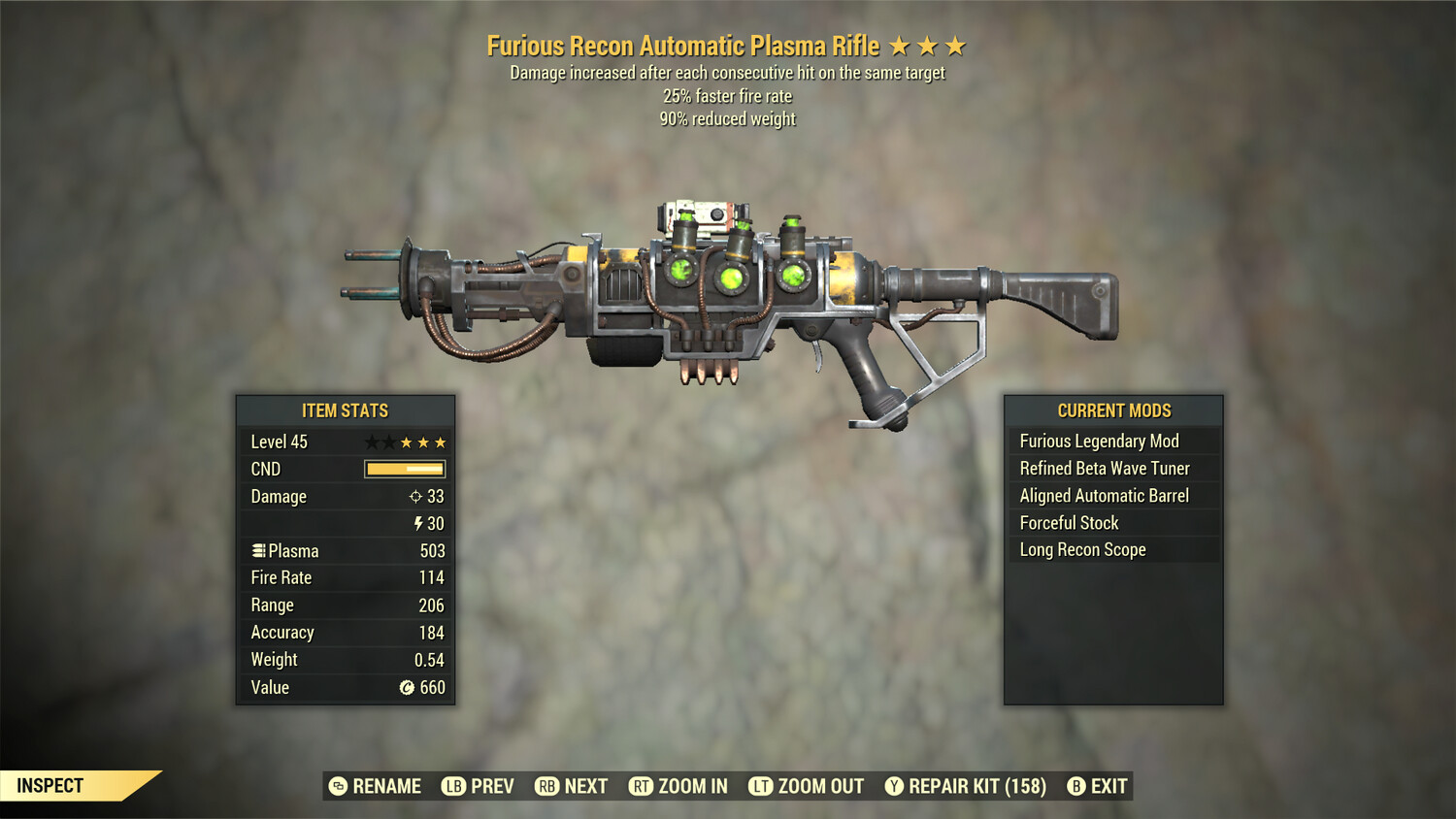Click the RT Zoom In prompt icon
Image resolution: width=1456 pixels, height=819 pixels.
pyautogui.click(x=642, y=786)
